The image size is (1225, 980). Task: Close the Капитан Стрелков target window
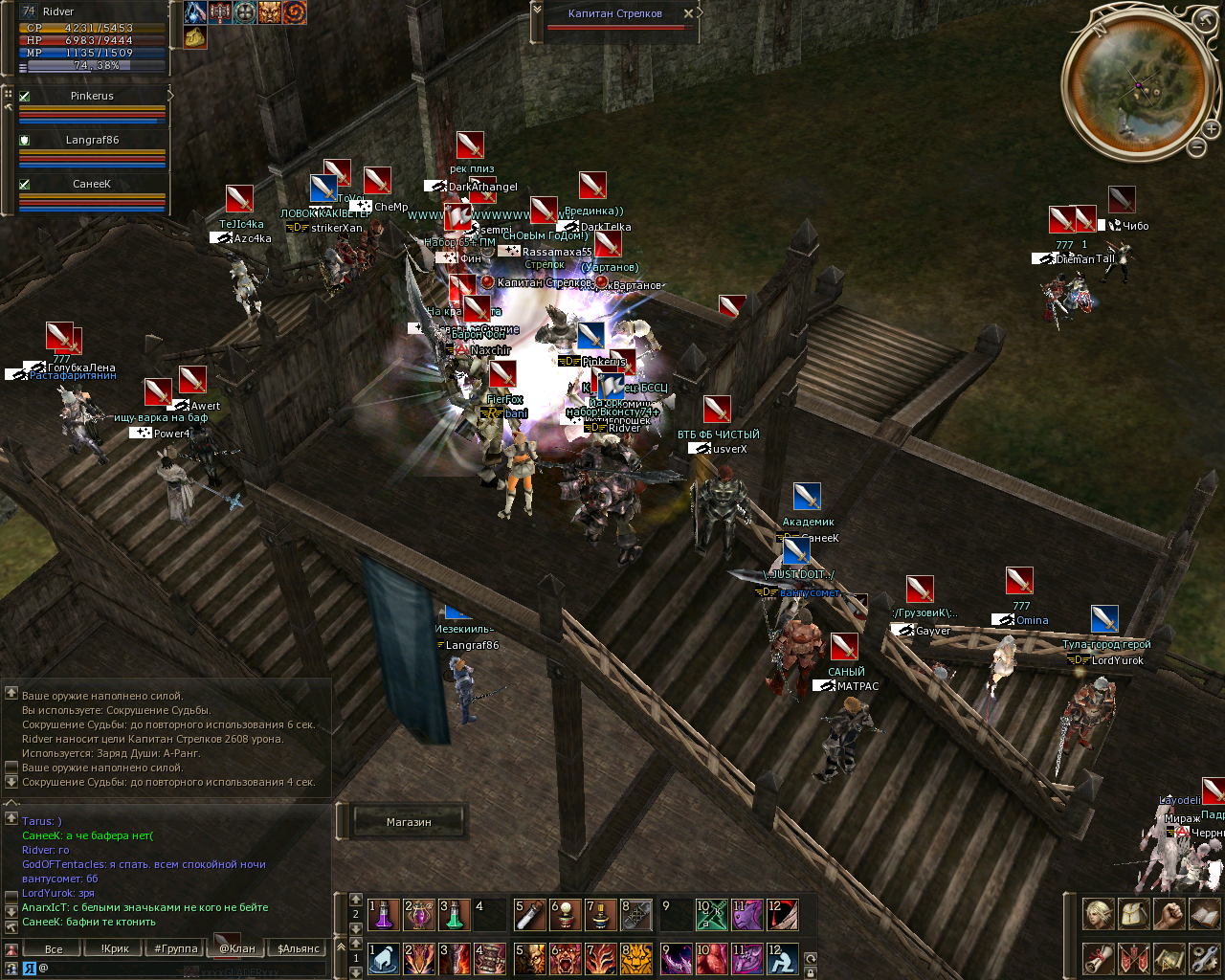(x=688, y=13)
